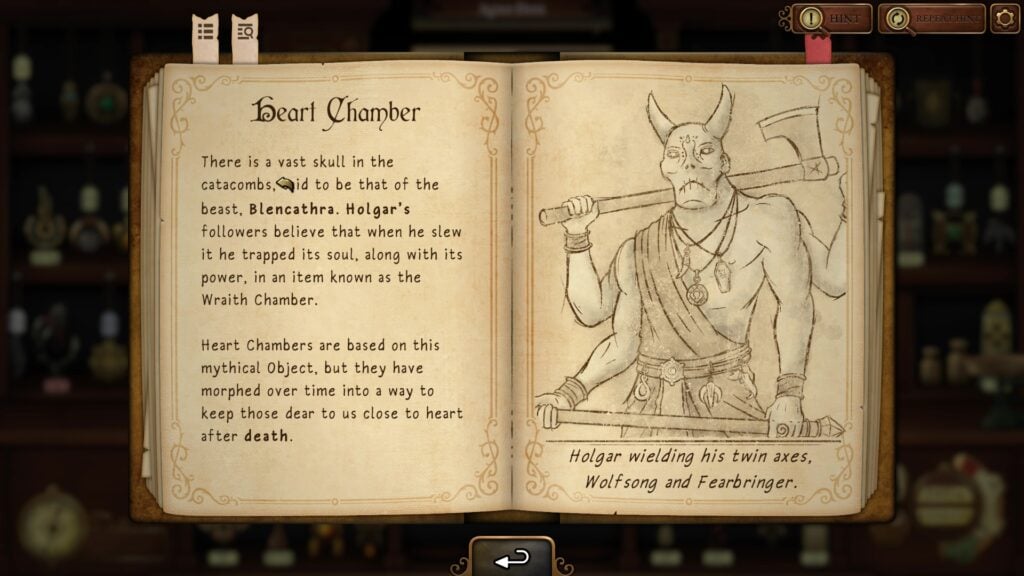This screenshot has height=576, width=1024.
Task: Open the Hint button
Action: point(831,18)
